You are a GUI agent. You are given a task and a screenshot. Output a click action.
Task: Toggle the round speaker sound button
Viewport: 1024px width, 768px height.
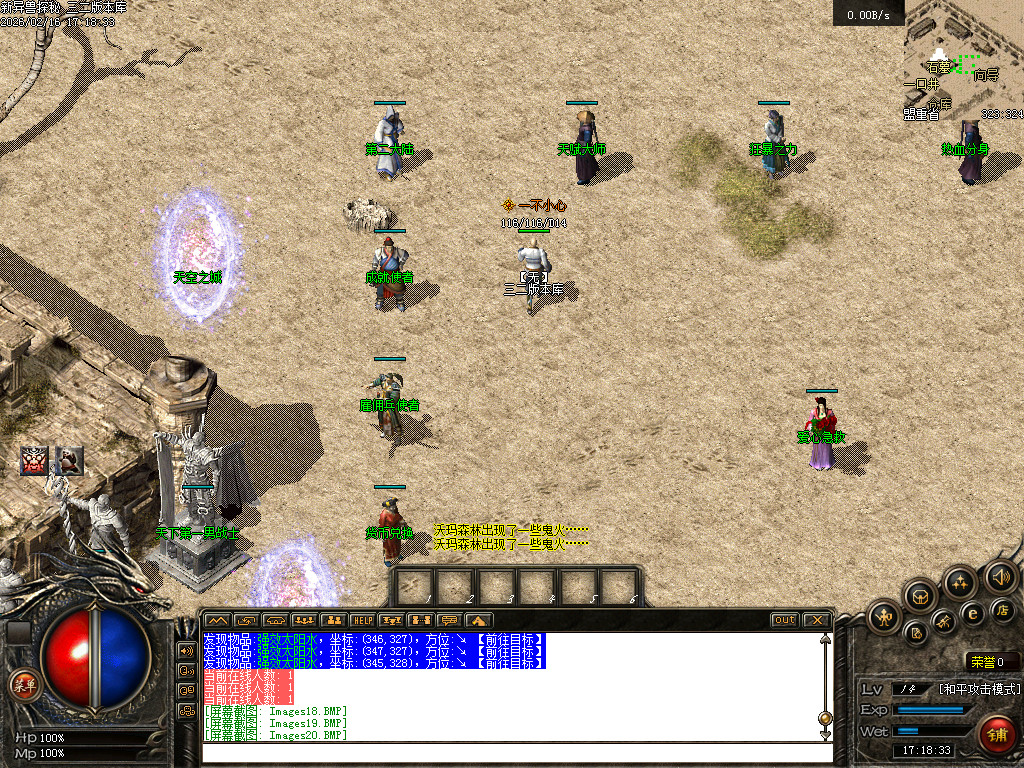(1000, 576)
